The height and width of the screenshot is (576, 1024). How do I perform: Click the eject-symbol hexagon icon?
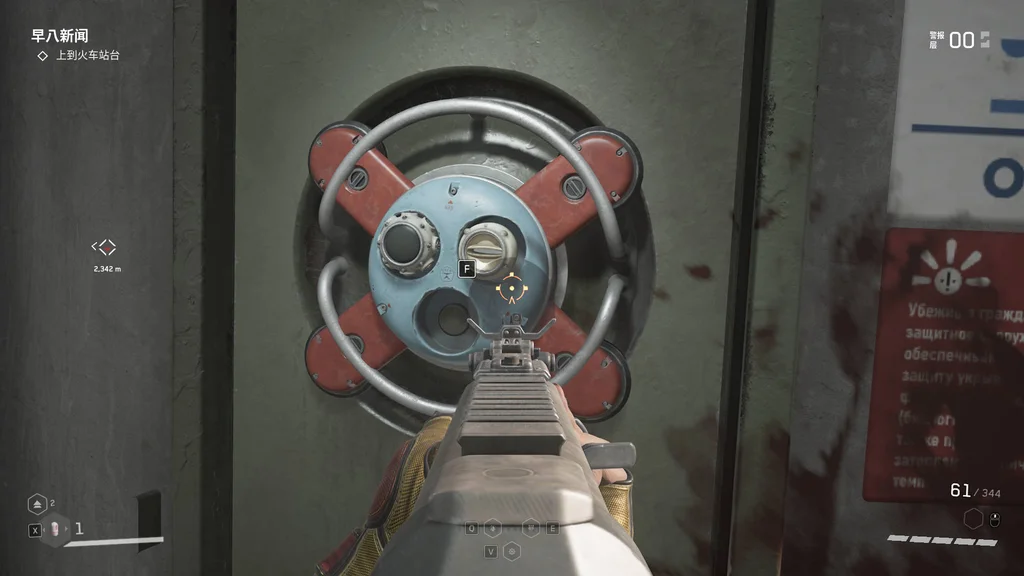(37, 503)
